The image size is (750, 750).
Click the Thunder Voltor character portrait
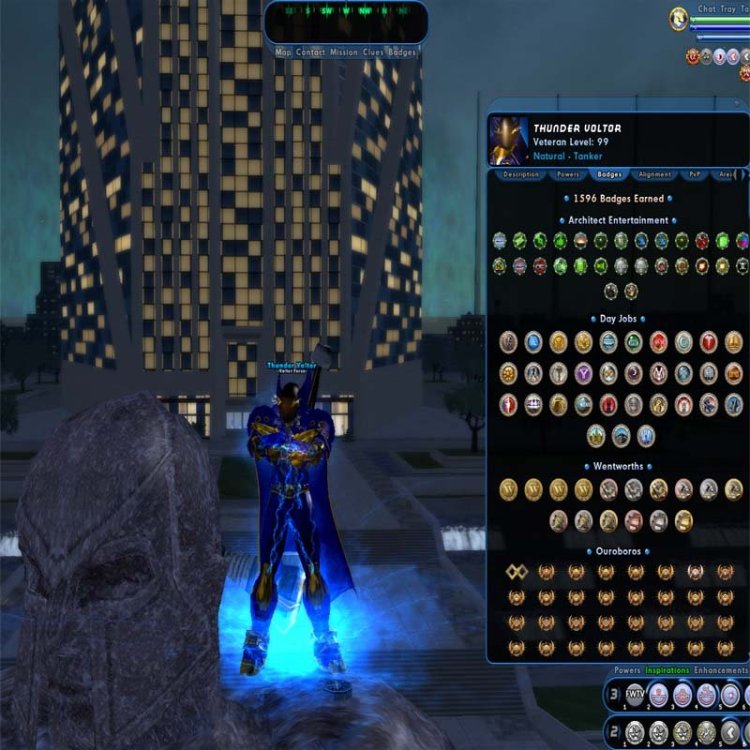(x=507, y=140)
